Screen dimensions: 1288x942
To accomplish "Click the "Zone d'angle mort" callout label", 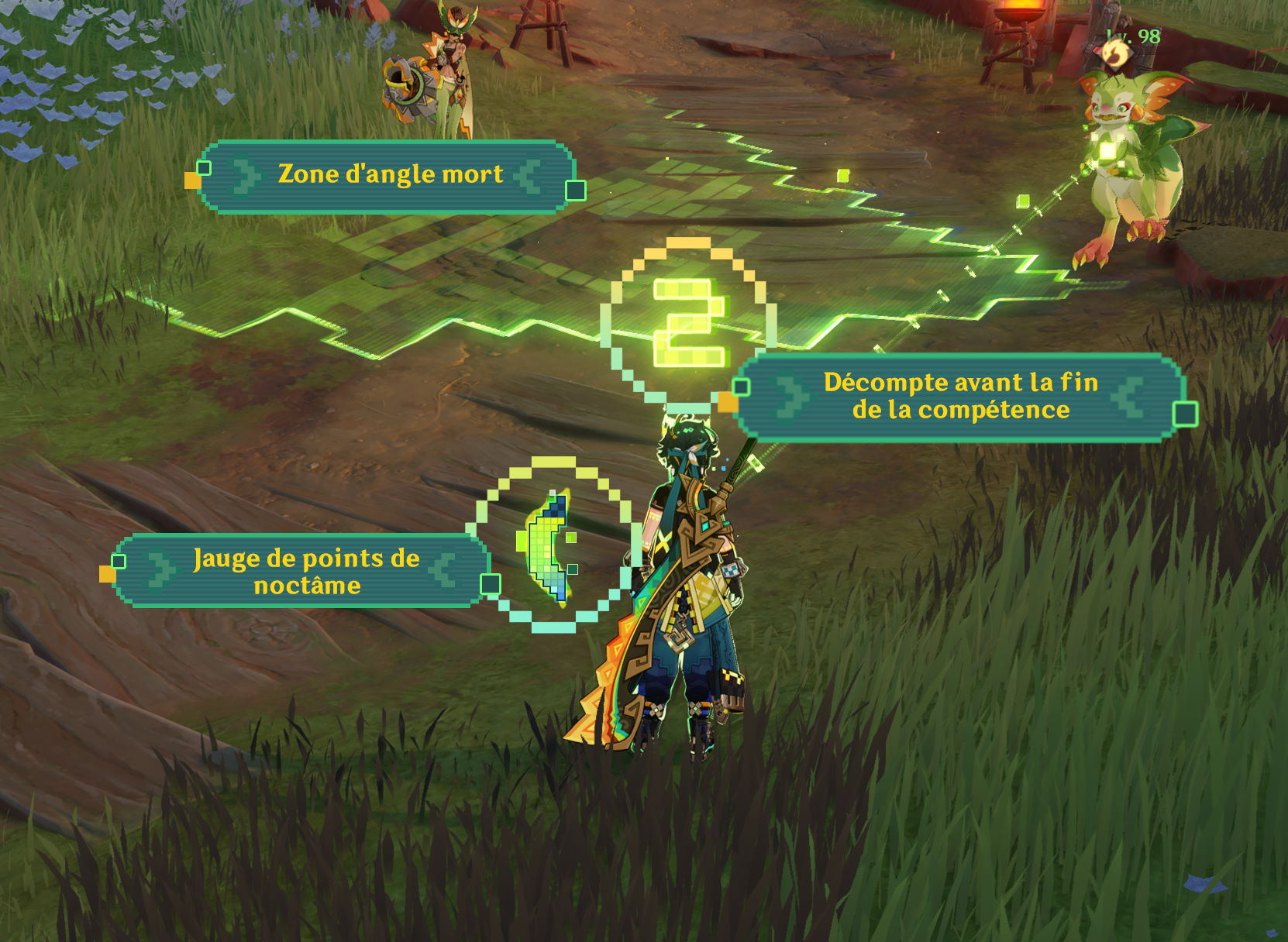I will 390,175.
